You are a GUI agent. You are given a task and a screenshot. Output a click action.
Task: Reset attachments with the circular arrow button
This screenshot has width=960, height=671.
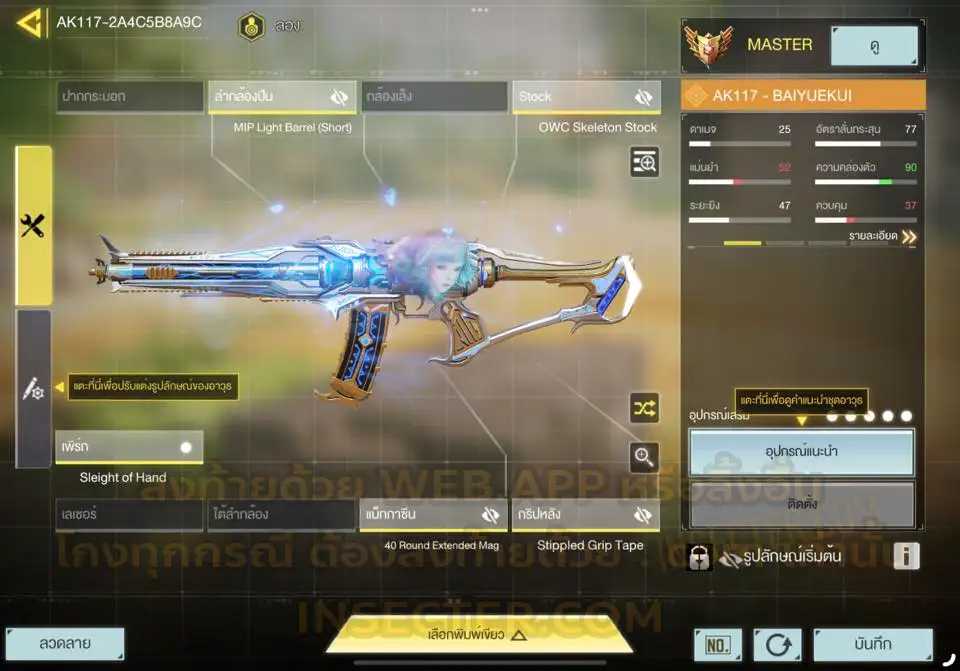[x=777, y=645]
